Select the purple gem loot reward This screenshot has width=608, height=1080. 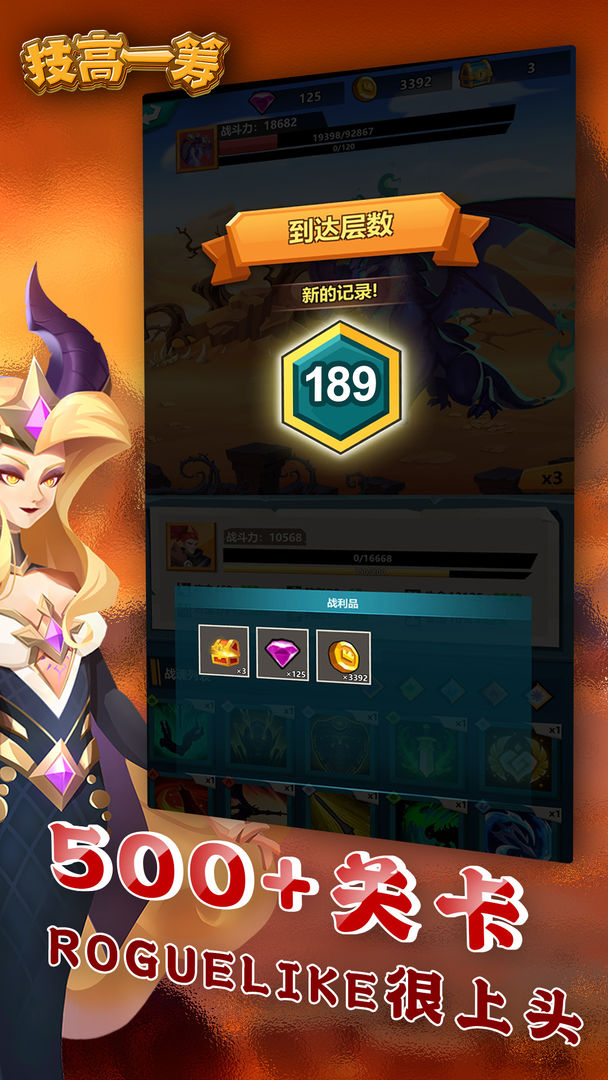[282, 654]
